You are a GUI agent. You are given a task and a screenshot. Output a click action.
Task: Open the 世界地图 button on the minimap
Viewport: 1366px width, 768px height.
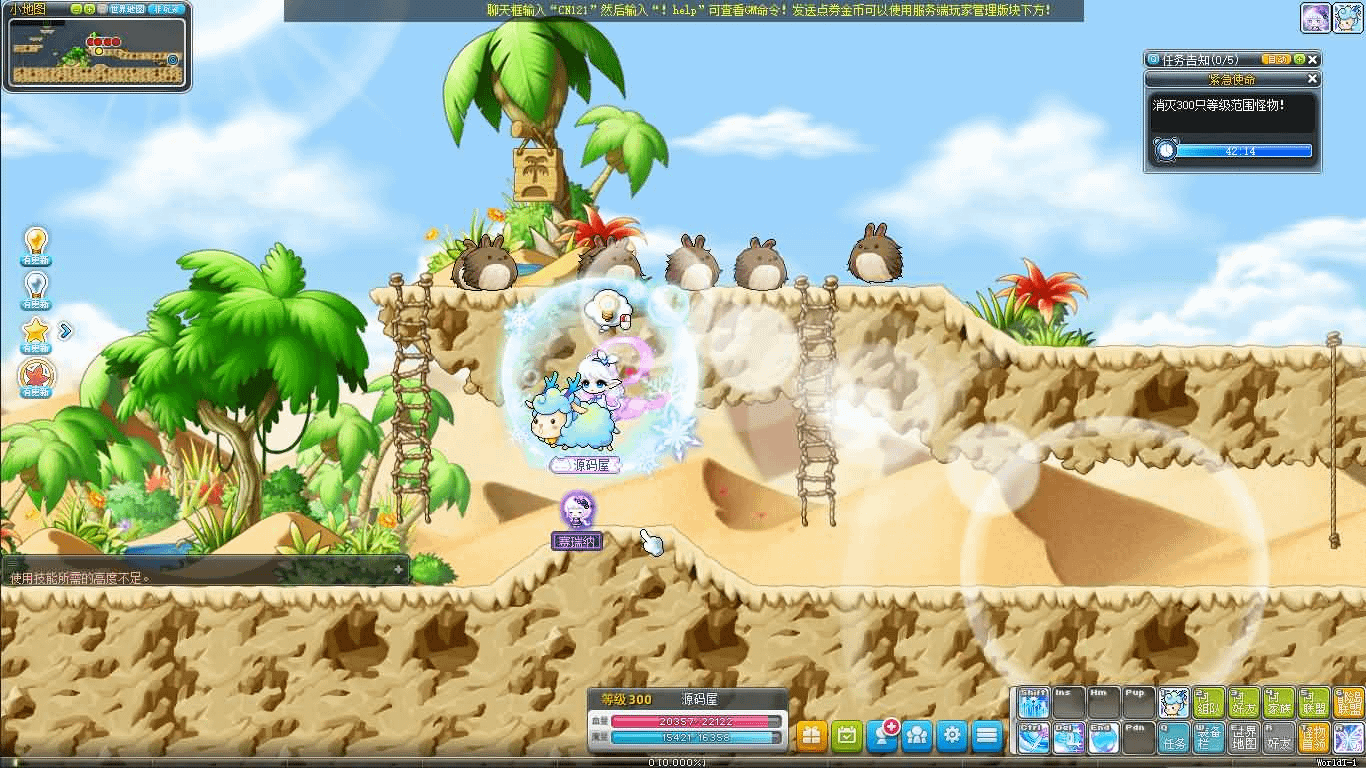[127, 9]
